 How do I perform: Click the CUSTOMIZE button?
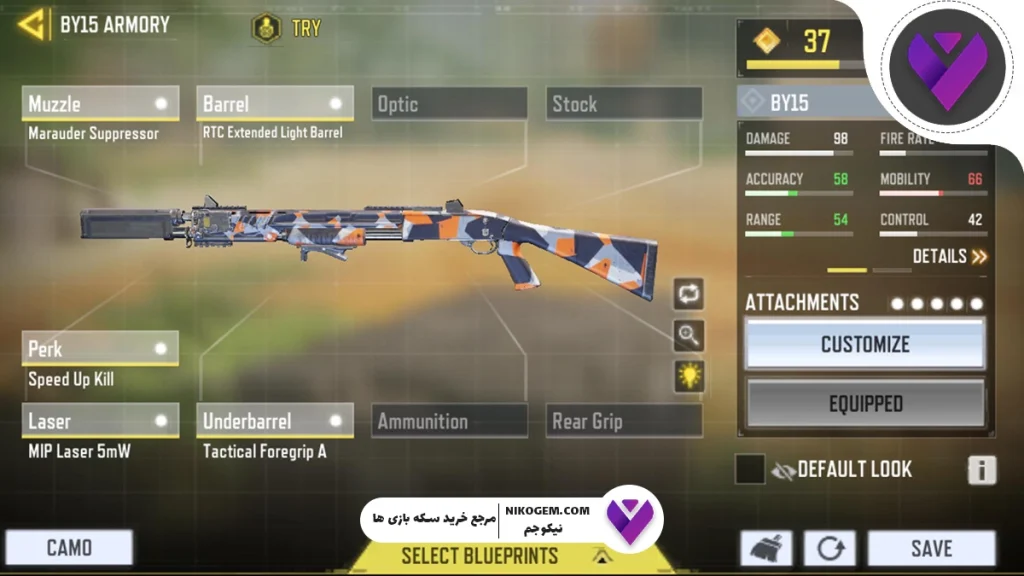(x=865, y=345)
